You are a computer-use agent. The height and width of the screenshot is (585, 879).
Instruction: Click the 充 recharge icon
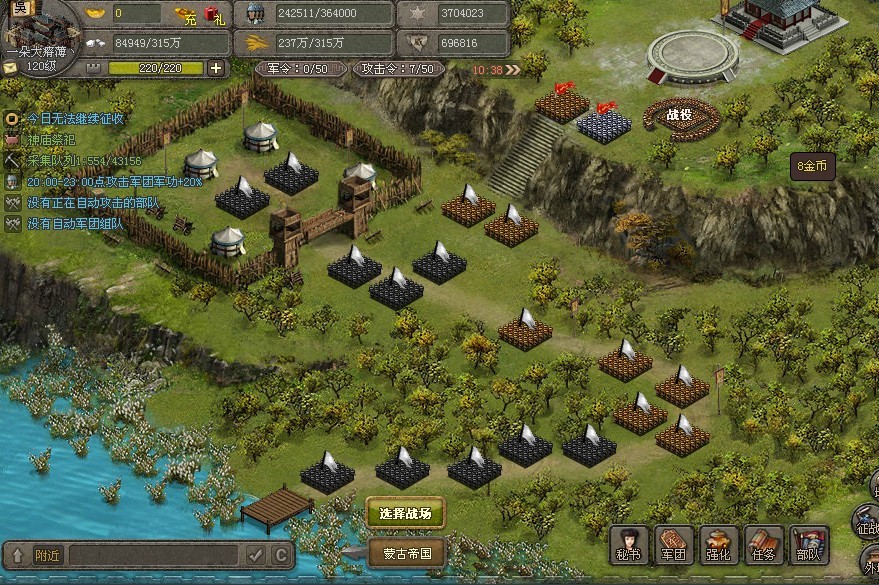(x=186, y=14)
